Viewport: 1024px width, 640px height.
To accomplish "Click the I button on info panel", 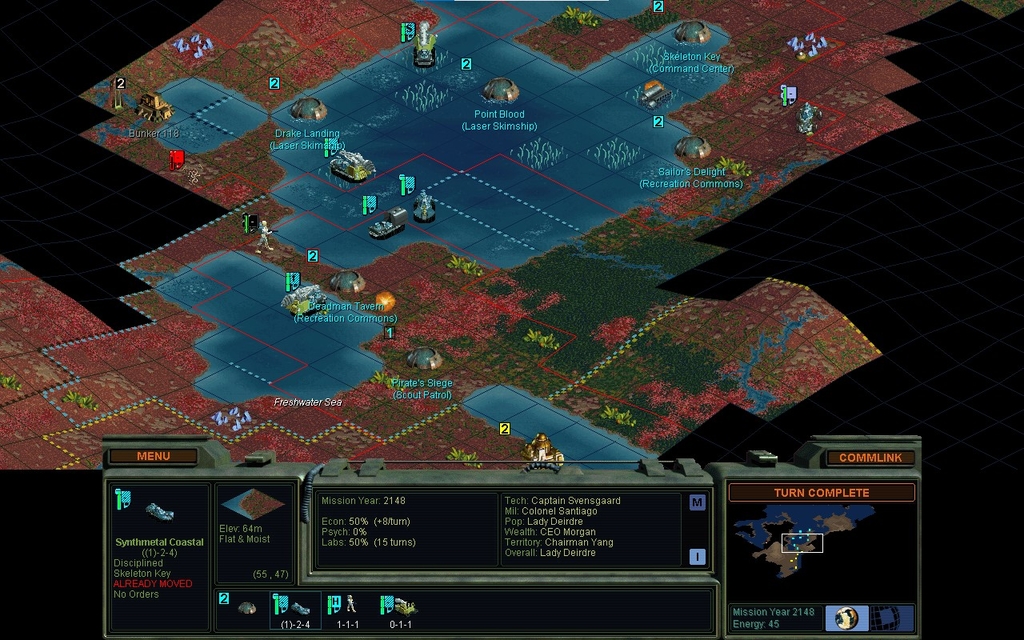I will click(x=697, y=557).
